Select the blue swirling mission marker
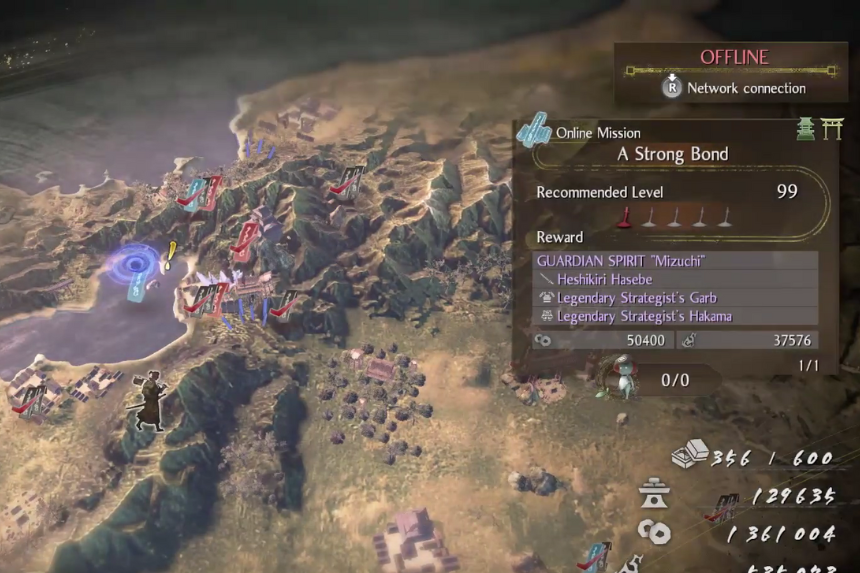Viewport: 860px width, 573px height. coord(133,265)
